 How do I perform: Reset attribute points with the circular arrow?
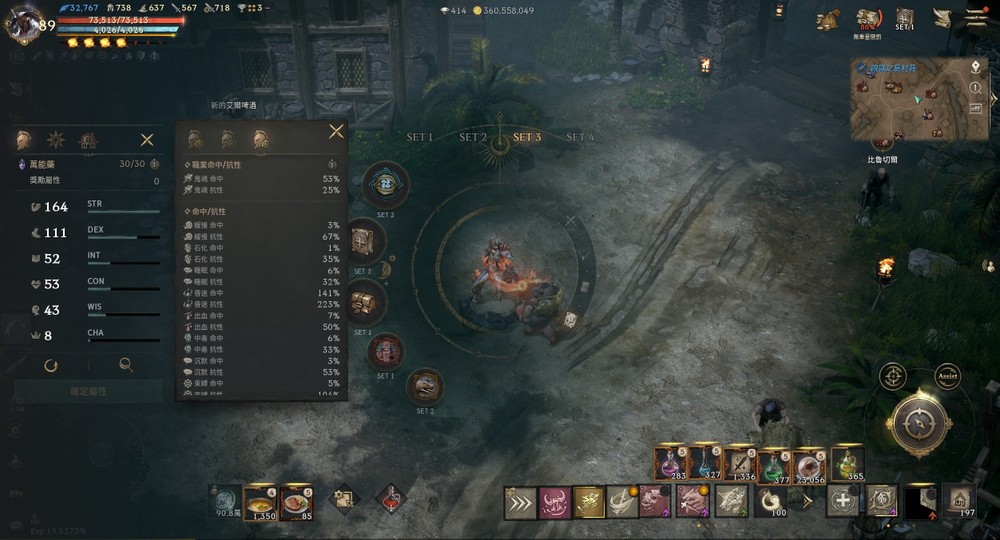coord(50,366)
